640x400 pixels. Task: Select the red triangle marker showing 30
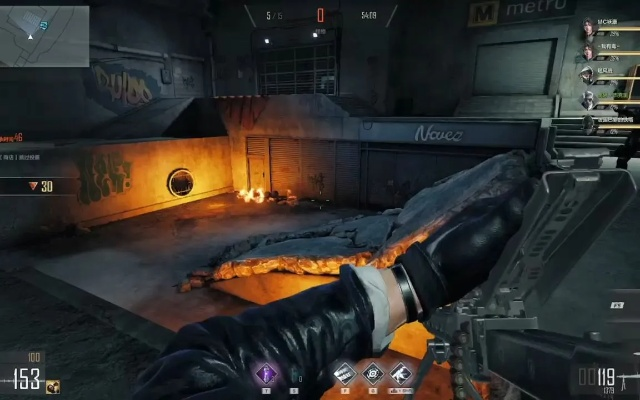tap(33, 186)
